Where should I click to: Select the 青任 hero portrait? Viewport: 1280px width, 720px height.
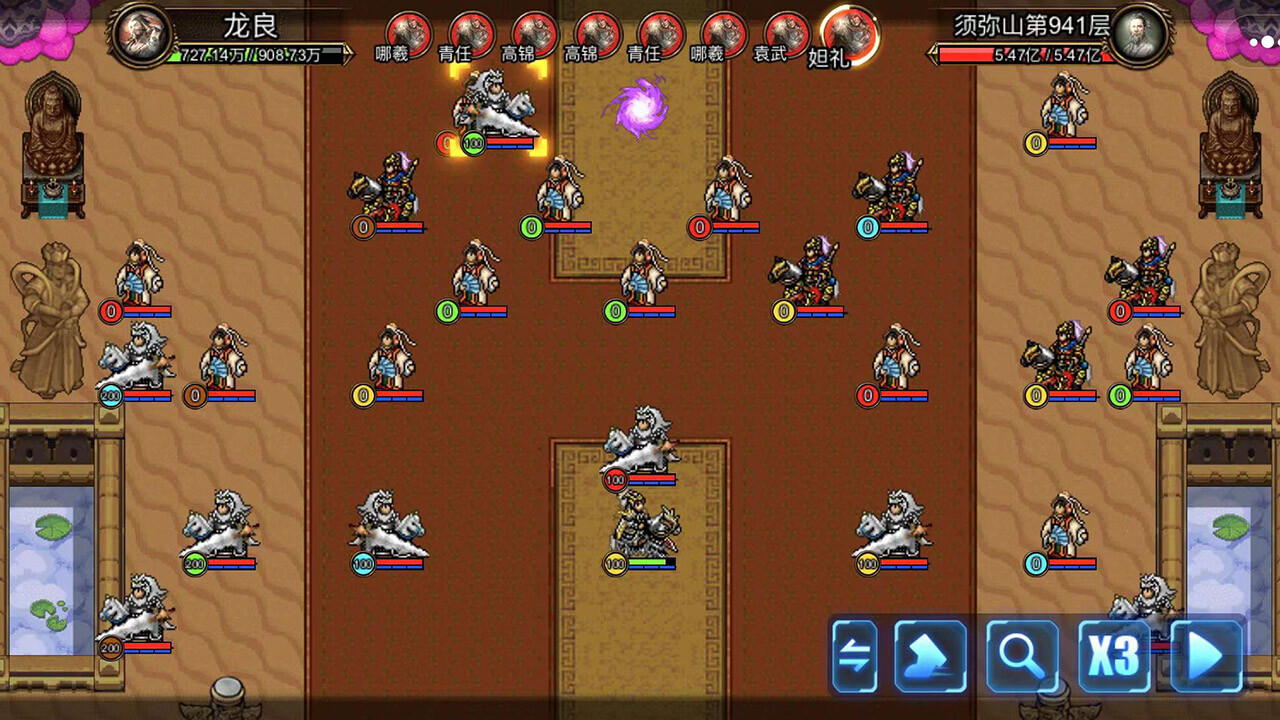point(470,30)
